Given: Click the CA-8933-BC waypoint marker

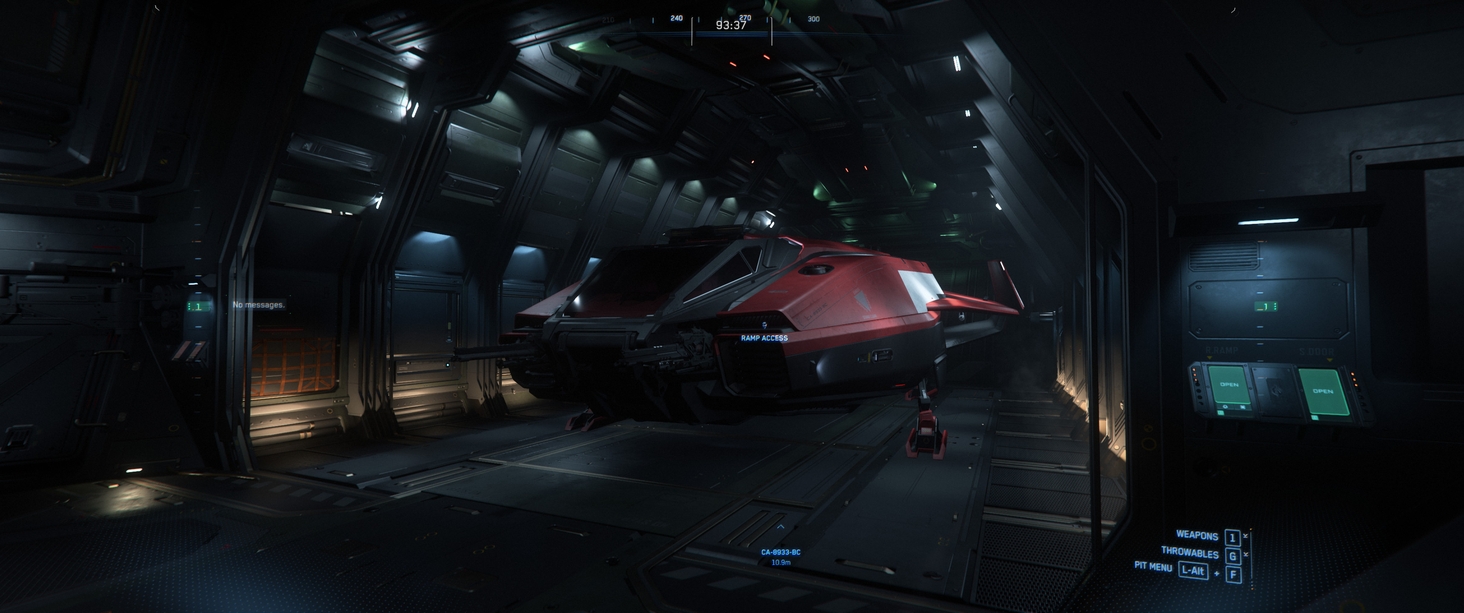Looking at the screenshot, I should [x=780, y=552].
